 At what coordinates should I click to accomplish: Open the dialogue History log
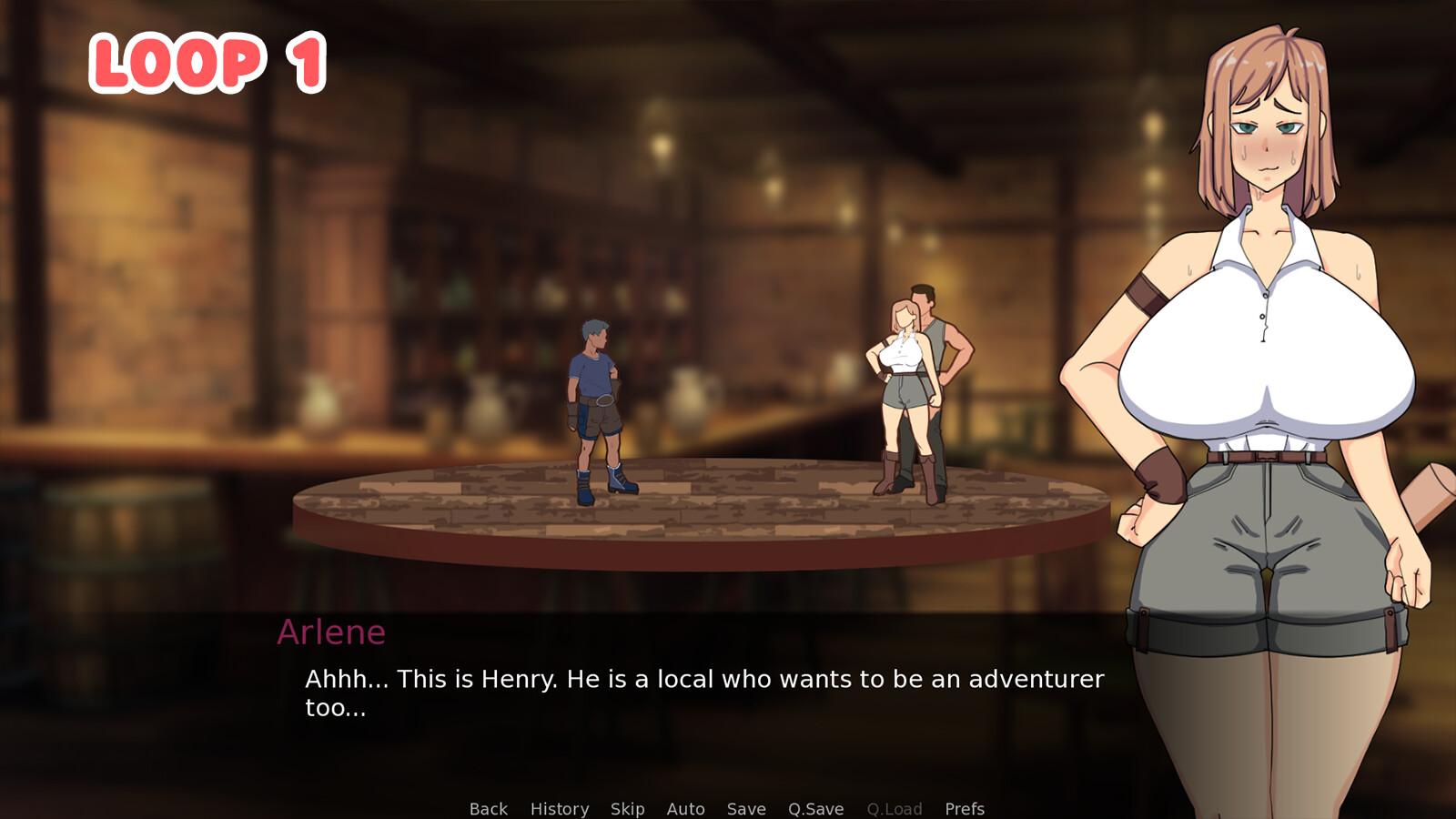559,808
